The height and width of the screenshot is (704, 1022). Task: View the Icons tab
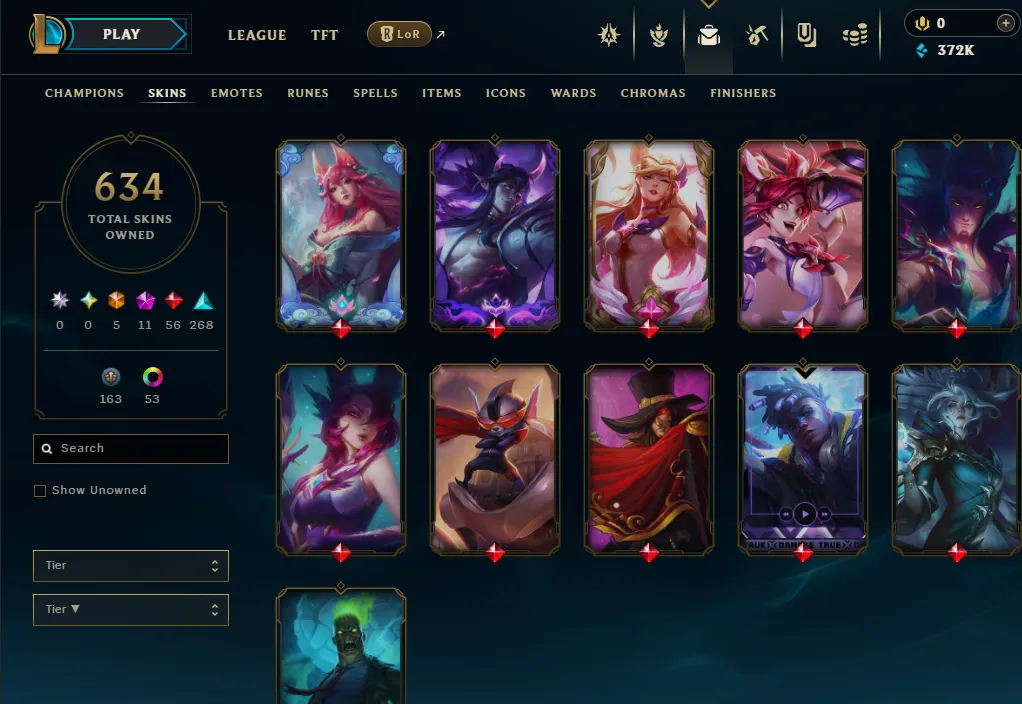pos(505,93)
